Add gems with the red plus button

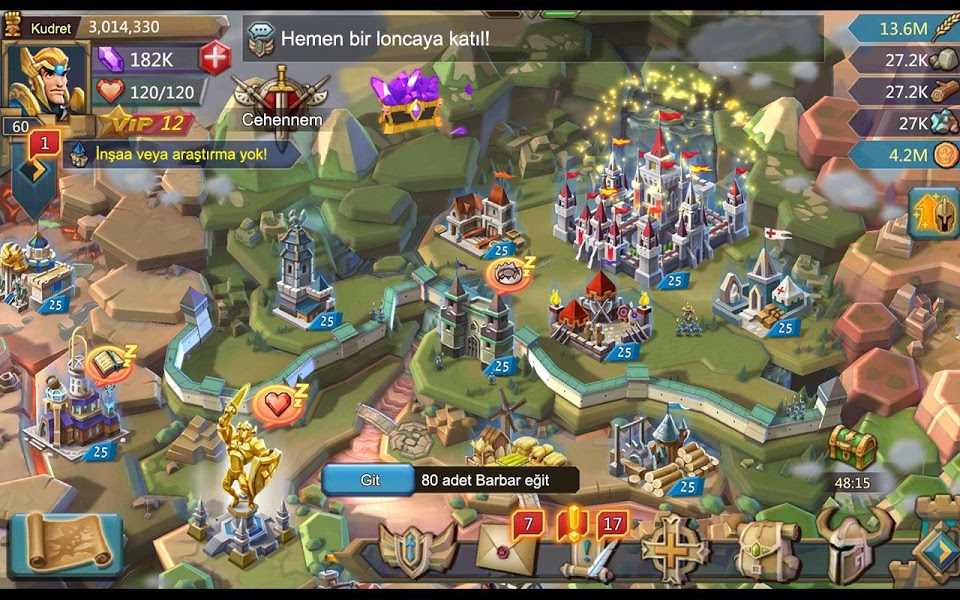pos(215,58)
